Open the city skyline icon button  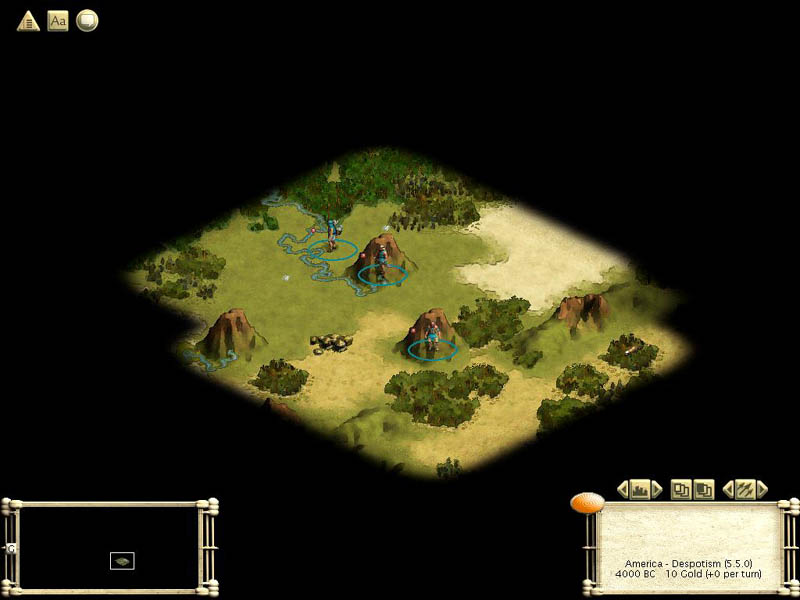coord(640,489)
